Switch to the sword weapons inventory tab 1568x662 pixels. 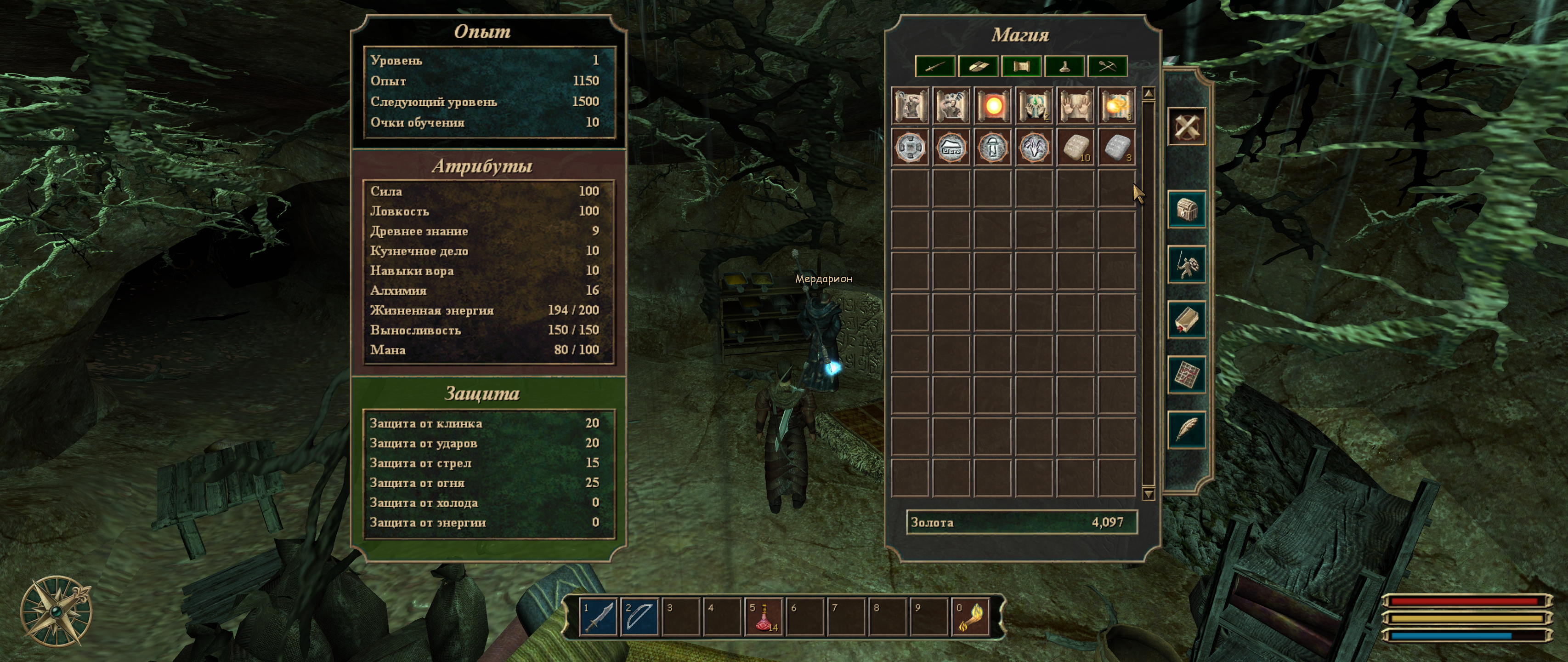pos(934,66)
